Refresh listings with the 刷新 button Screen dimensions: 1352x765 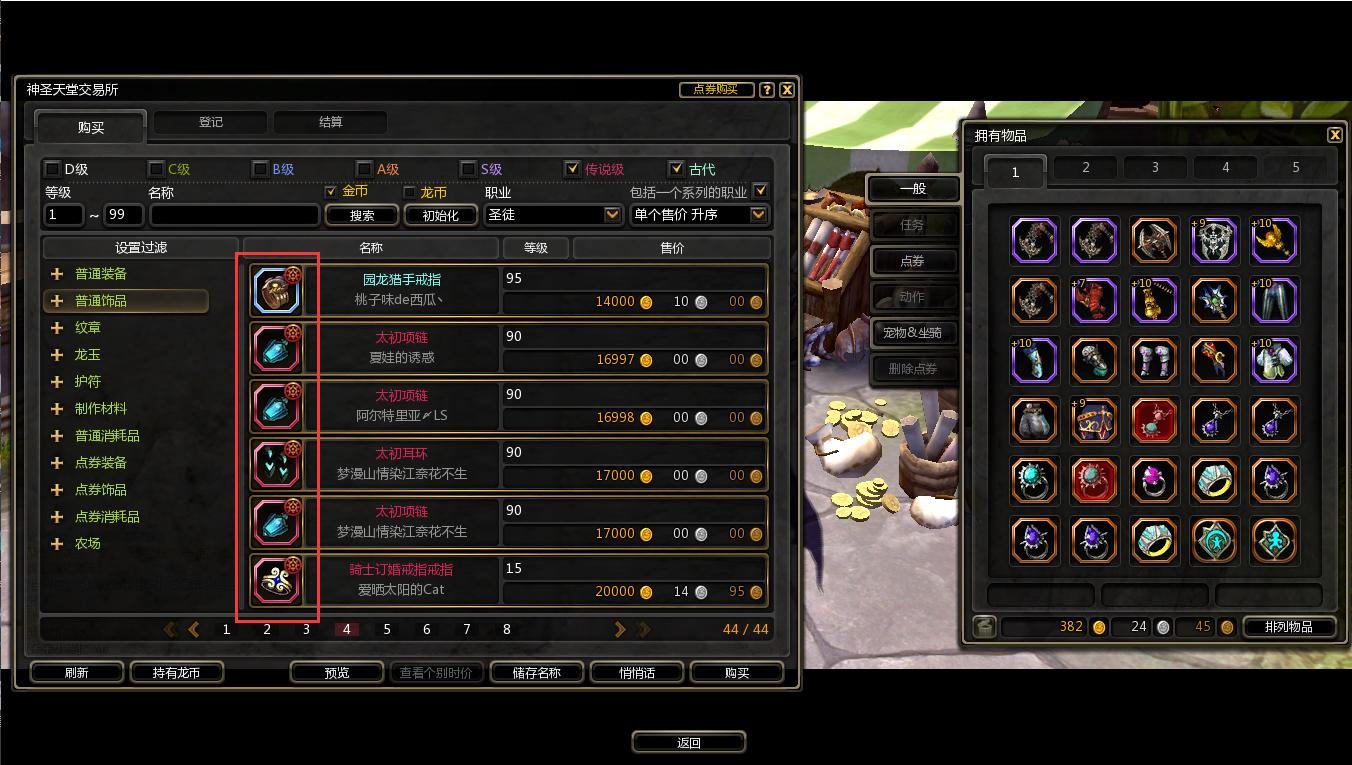pyautogui.click(x=76, y=673)
